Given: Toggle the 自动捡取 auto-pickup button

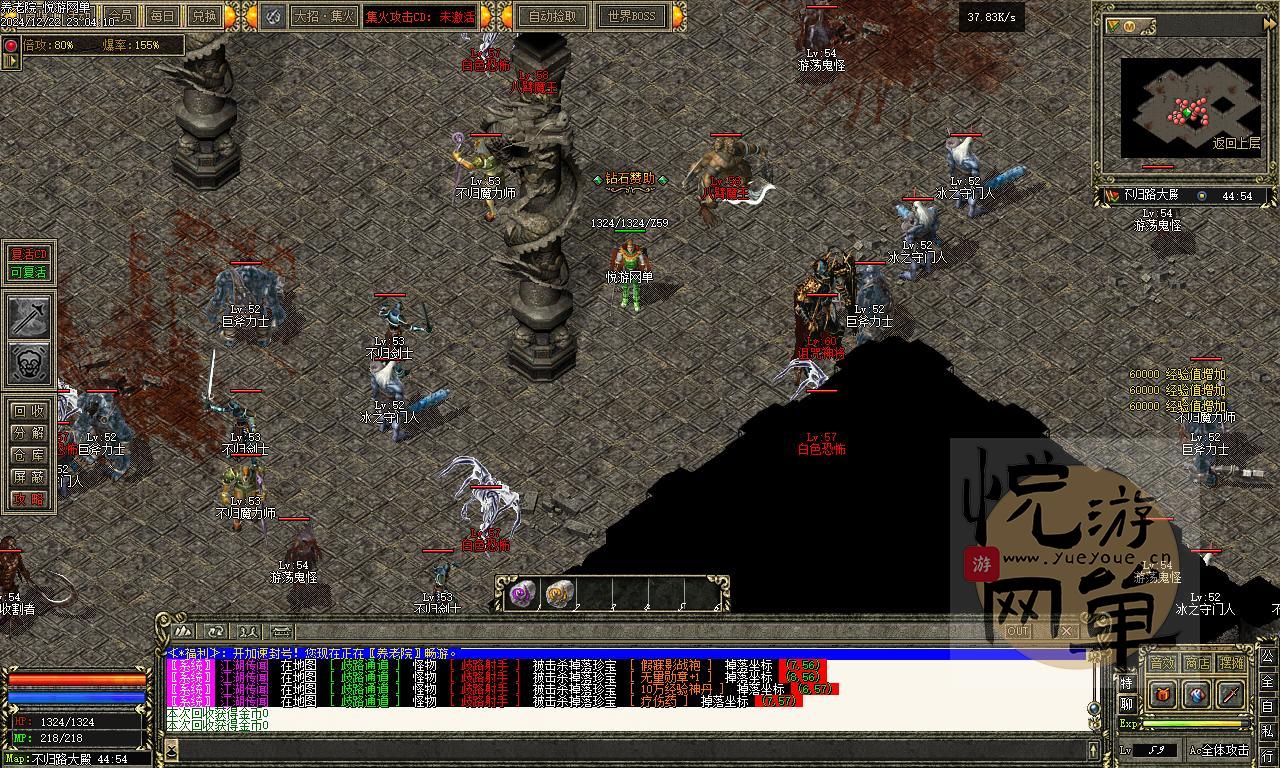Looking at the screenshot, I should pyautogui.click(x=552, y=16).
